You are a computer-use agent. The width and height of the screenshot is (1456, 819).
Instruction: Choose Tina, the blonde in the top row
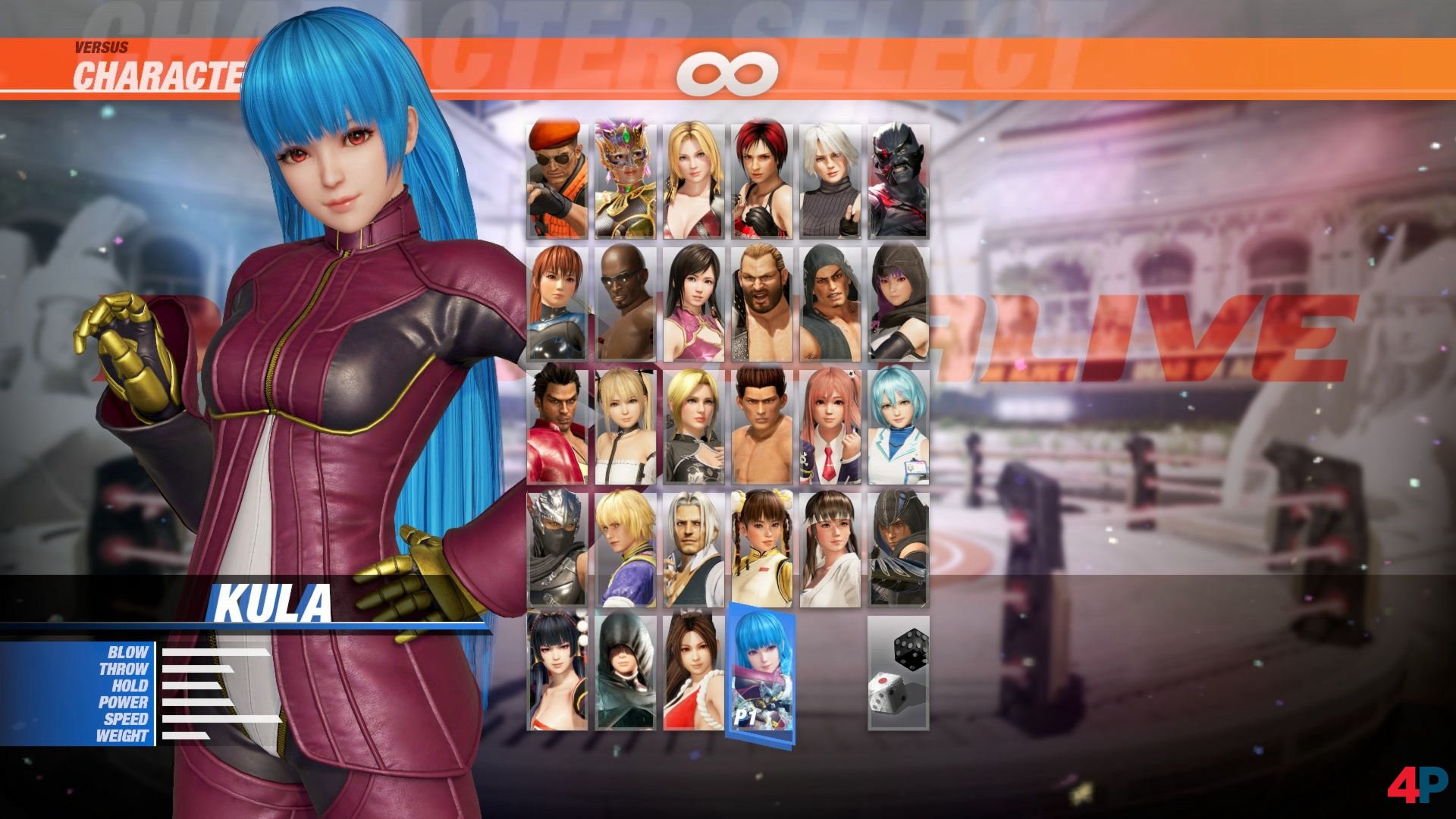click(x=693, y=177)
